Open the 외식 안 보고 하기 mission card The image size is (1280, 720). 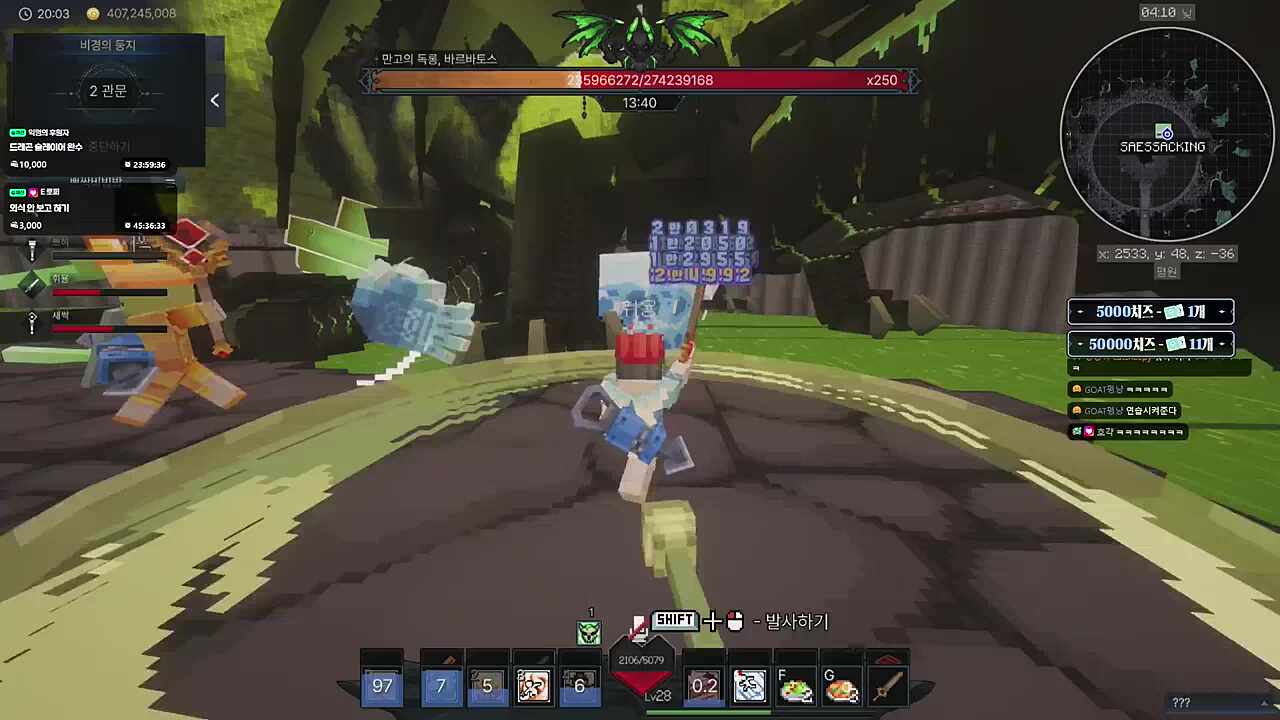tap(88, 208)
